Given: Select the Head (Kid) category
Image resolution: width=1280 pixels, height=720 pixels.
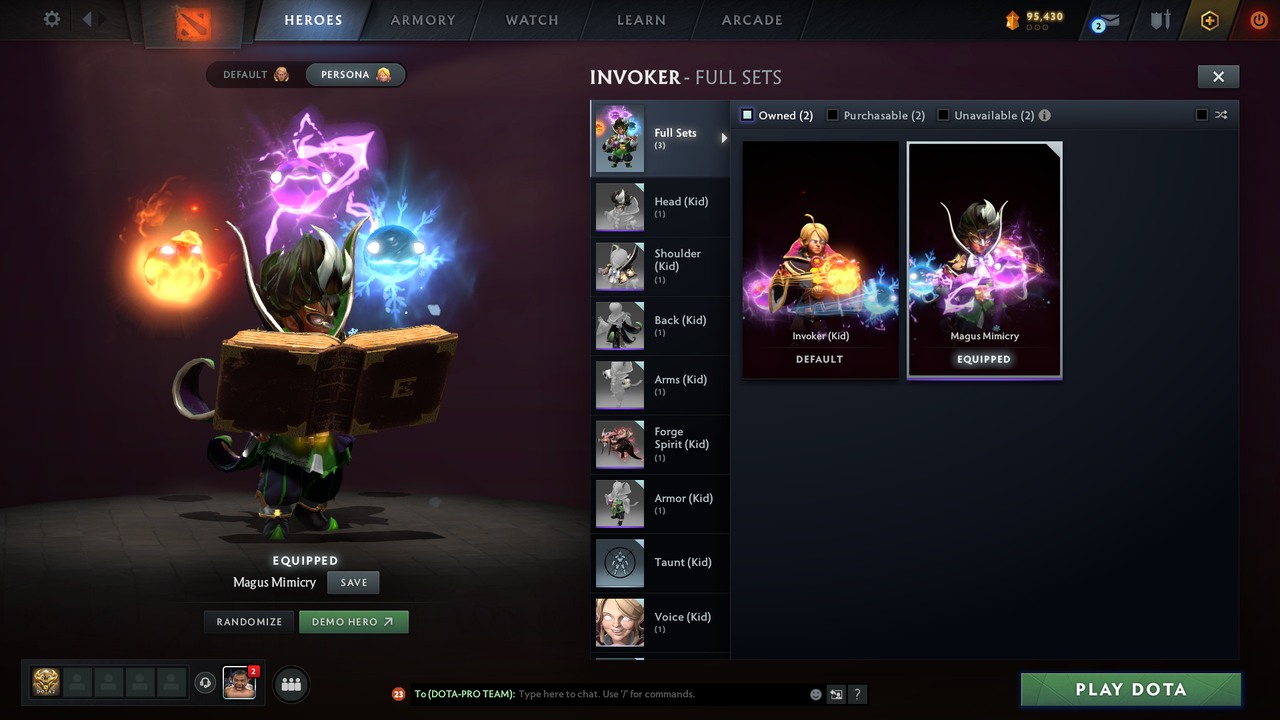Looking at the screenshot, I should point(660,207).
